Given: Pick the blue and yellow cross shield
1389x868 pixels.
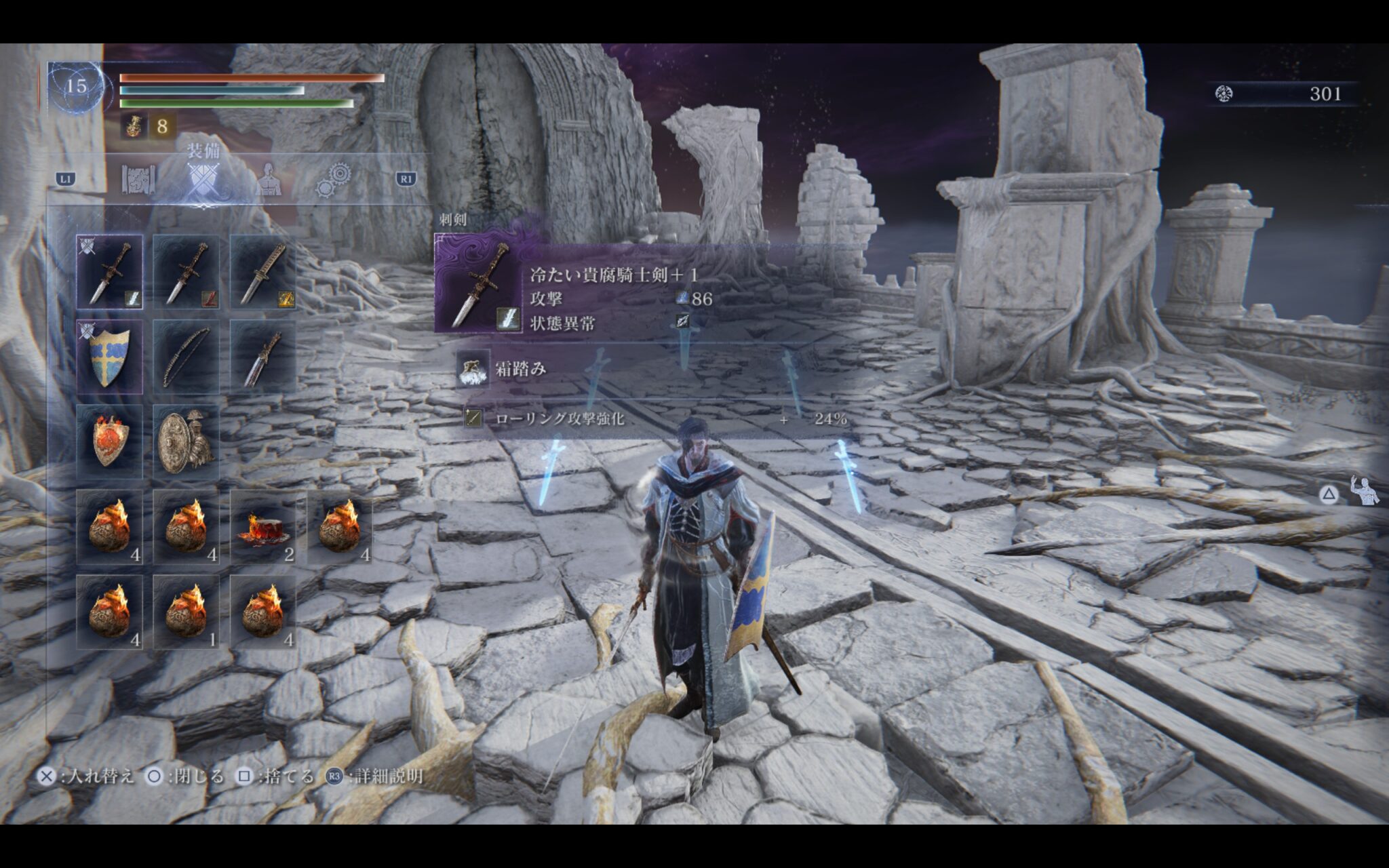Looking at the screenshot, I should click(x=110, y=357).
